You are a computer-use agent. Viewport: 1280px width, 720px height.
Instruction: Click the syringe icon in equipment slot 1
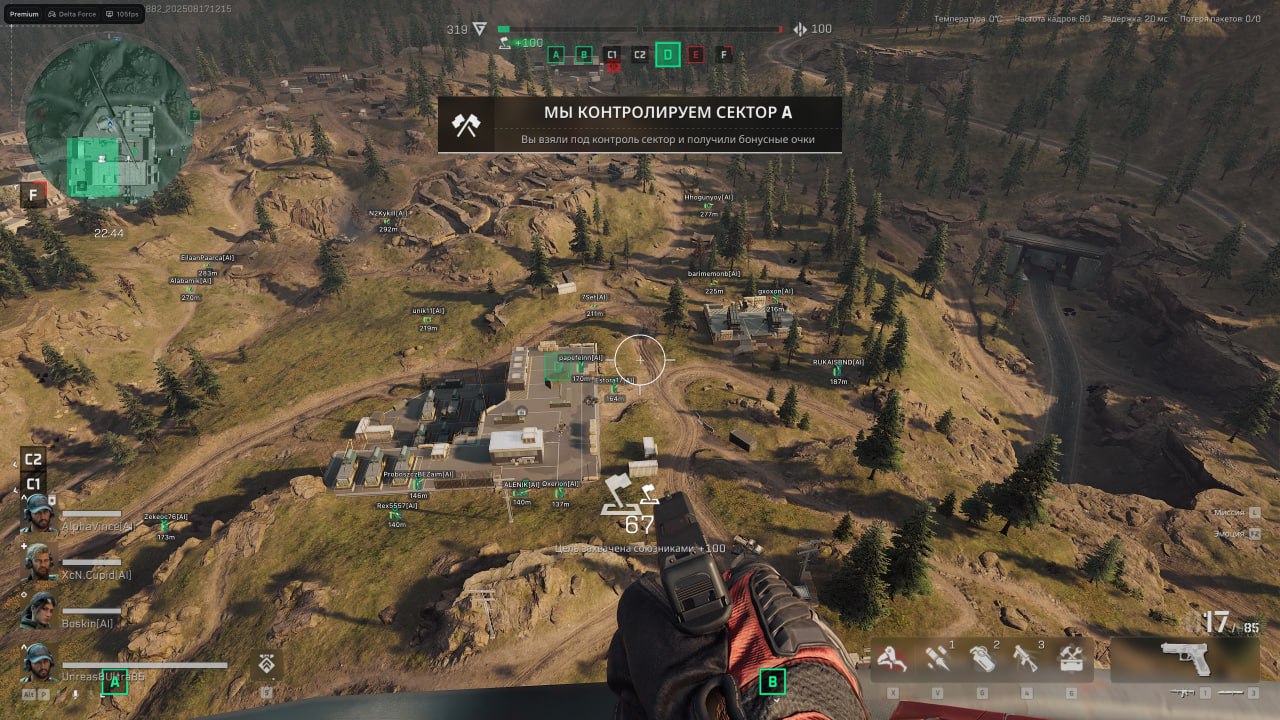click(938, 658)
